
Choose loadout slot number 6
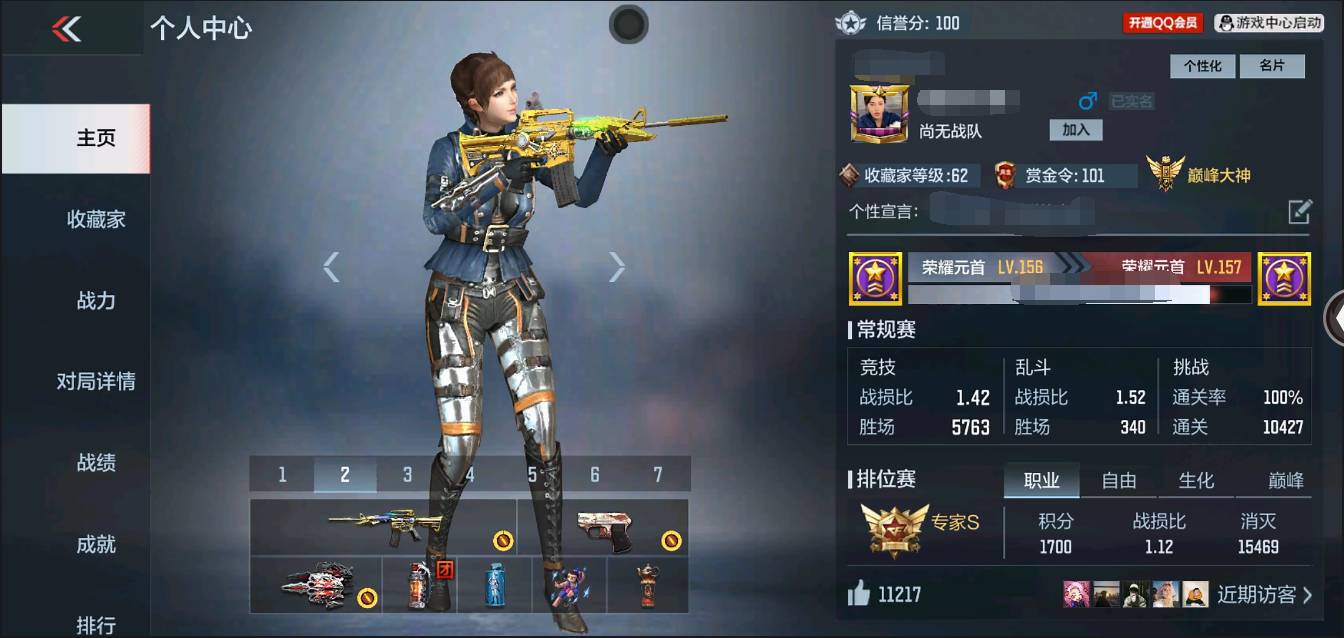pos(594,475)
